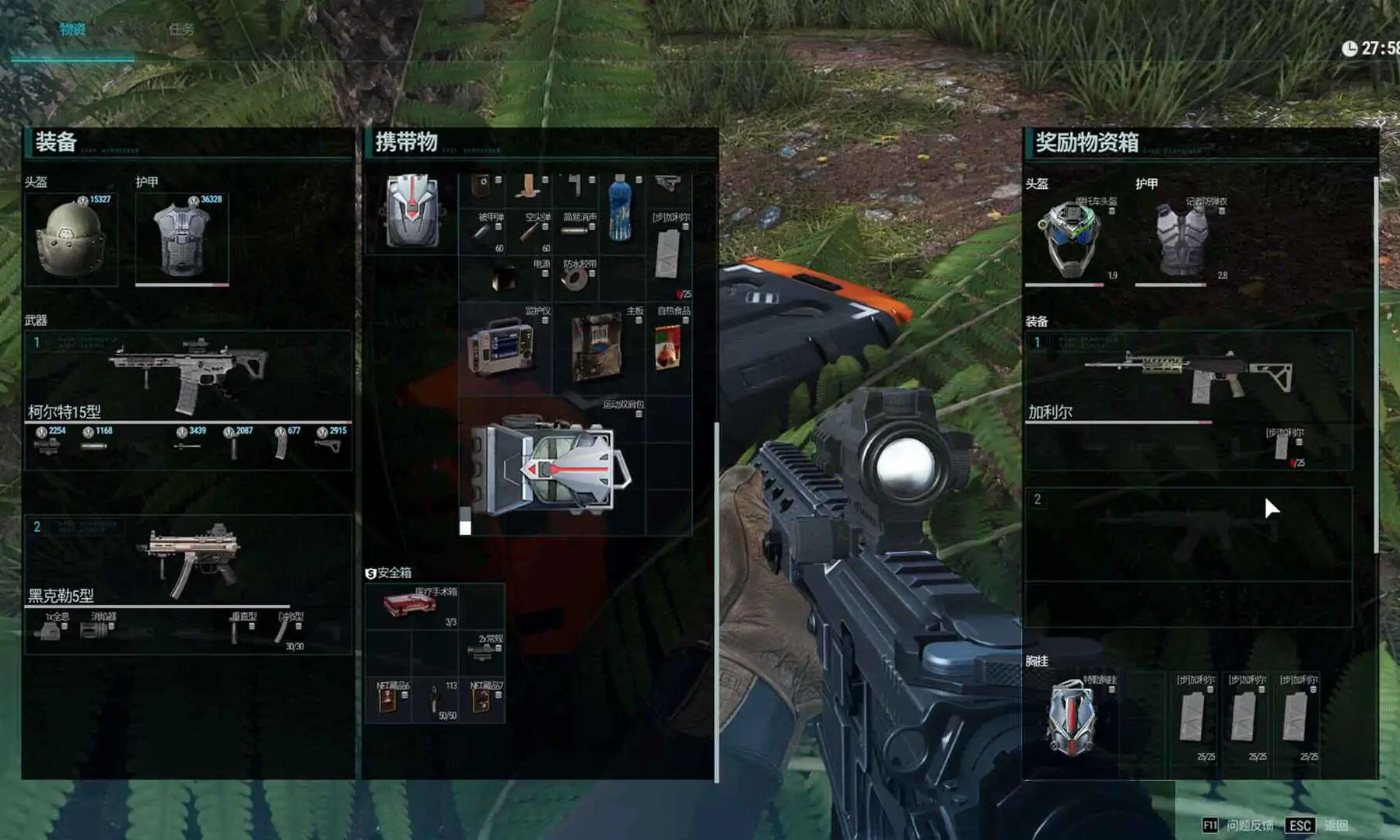Screen dimensions: 1400x840
Task: Switch to the 任务 tab
Action: click(x=181, y=30)
